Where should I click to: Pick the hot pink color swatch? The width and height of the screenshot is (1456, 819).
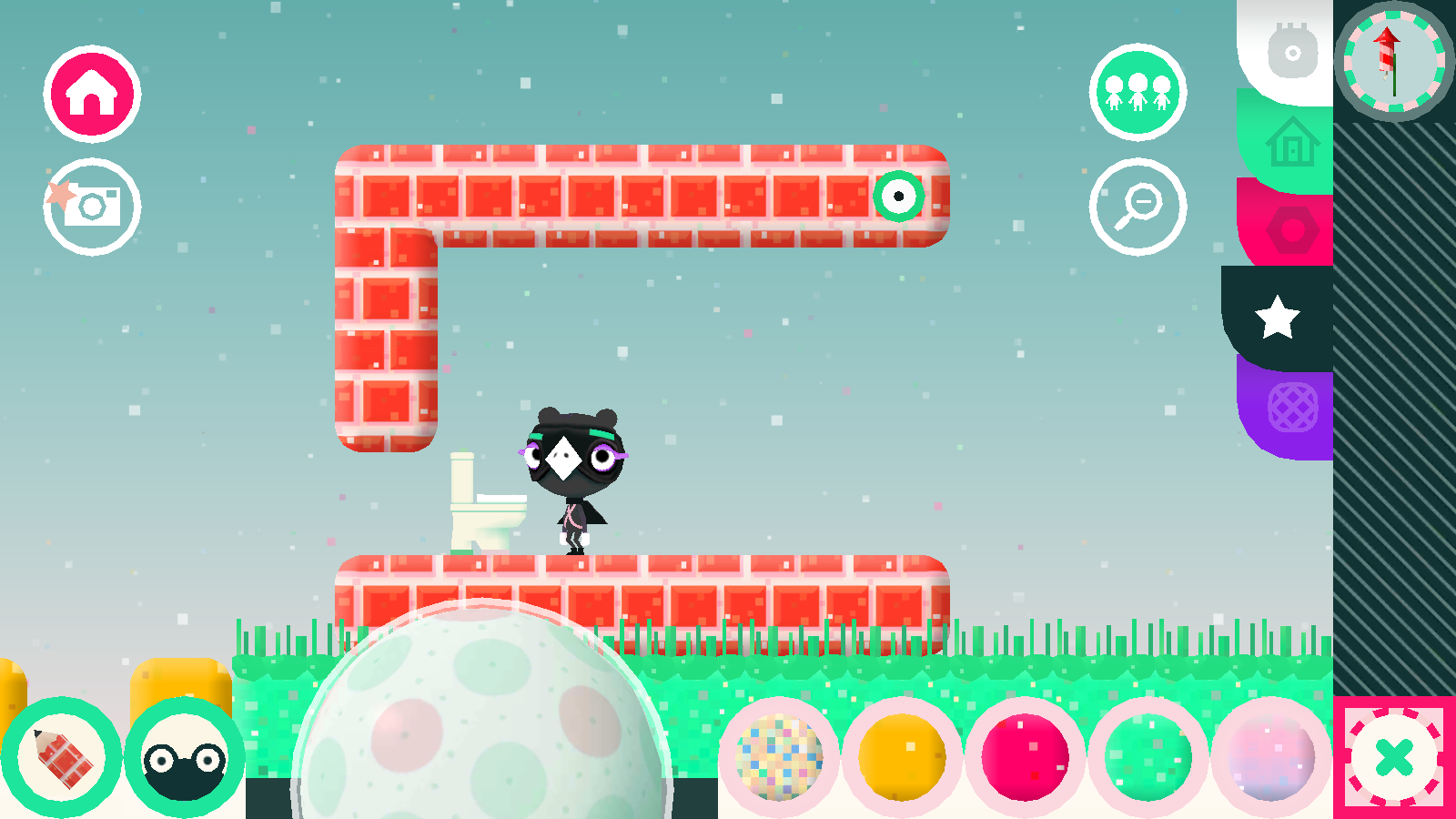(1025, 757)
